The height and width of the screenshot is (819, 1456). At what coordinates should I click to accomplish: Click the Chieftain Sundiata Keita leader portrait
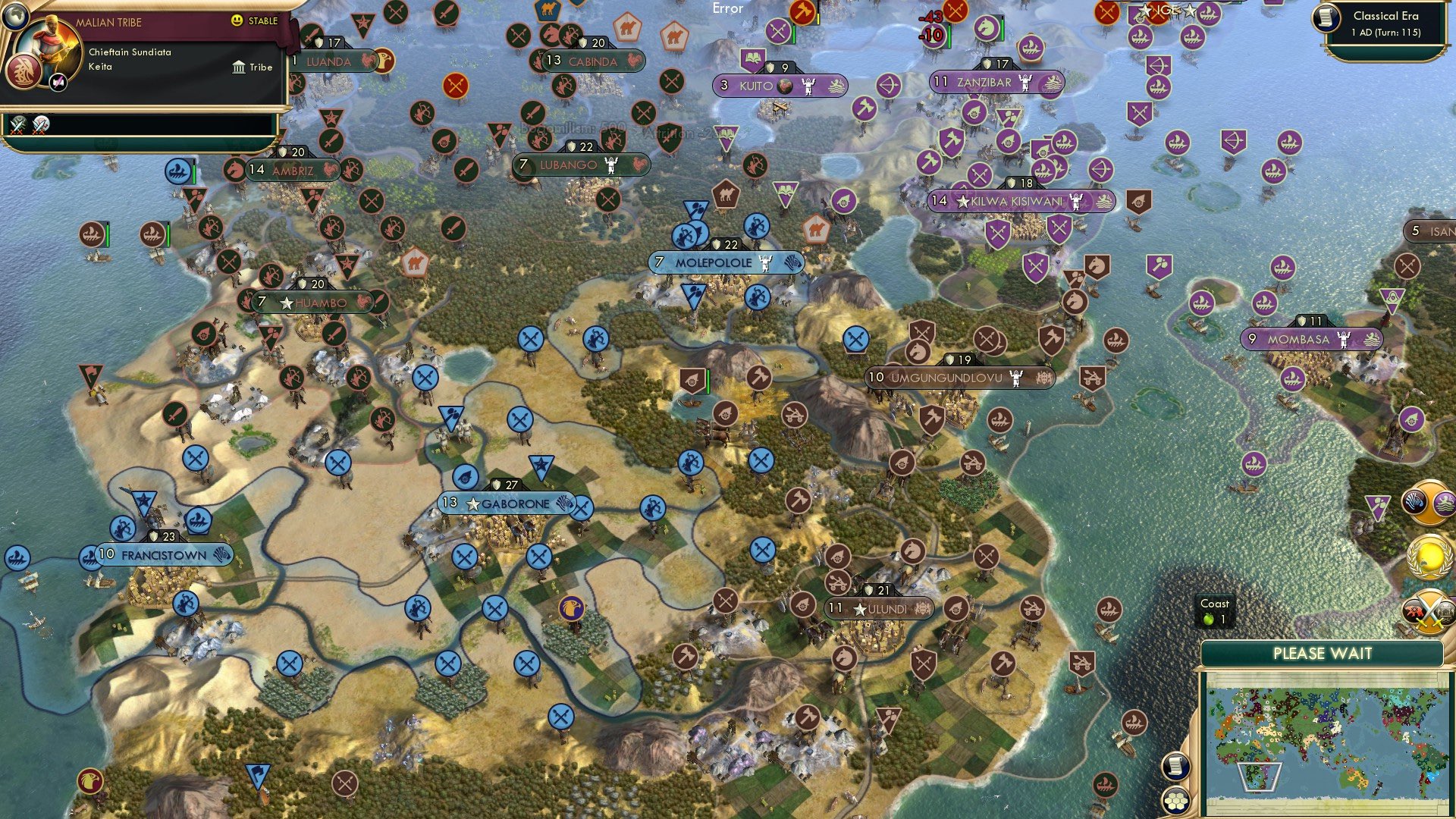(x=48, y=44)
